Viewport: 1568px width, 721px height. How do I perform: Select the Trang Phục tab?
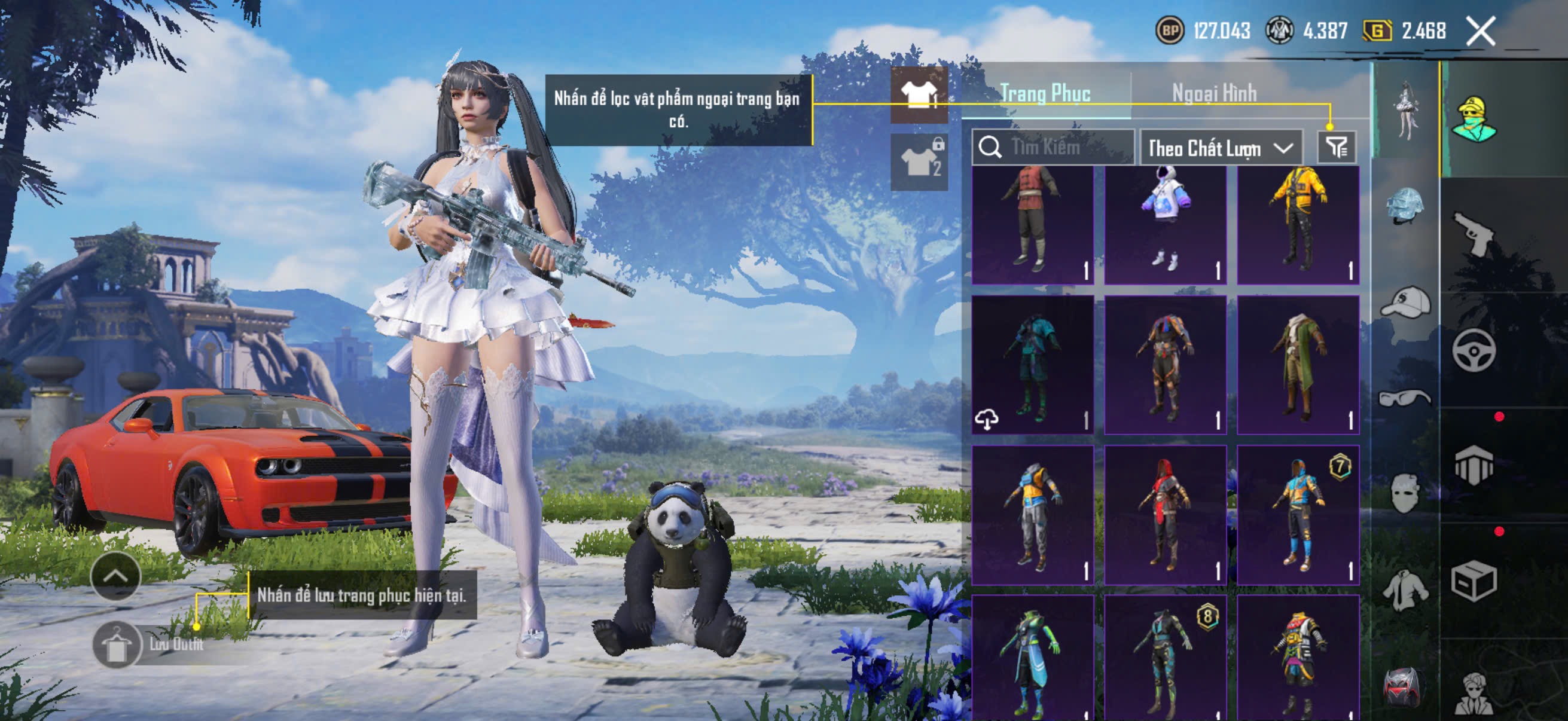tap(1045, 94)
